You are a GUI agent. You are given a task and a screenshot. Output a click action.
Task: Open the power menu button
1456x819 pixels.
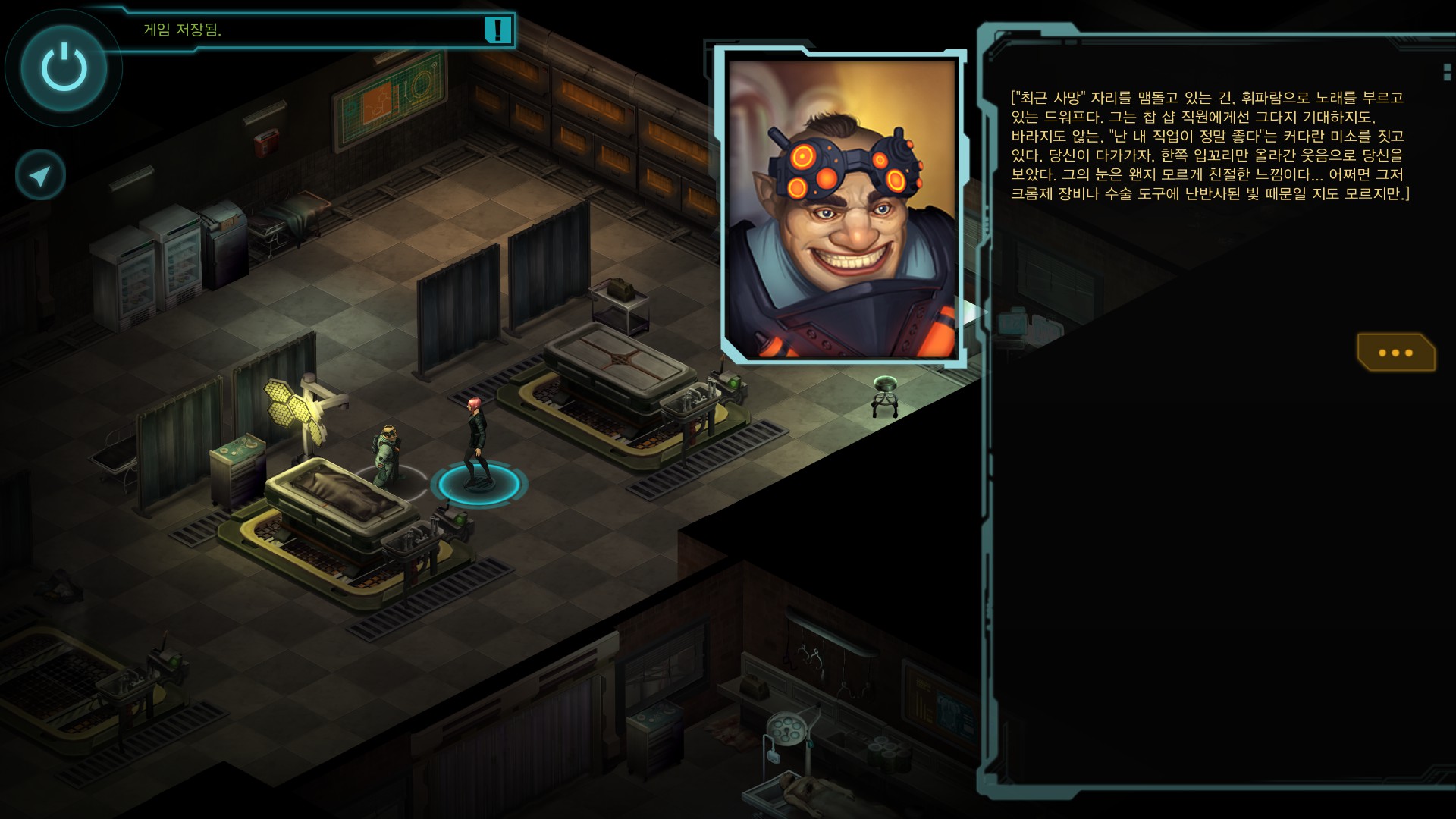(x=64, y=67)
